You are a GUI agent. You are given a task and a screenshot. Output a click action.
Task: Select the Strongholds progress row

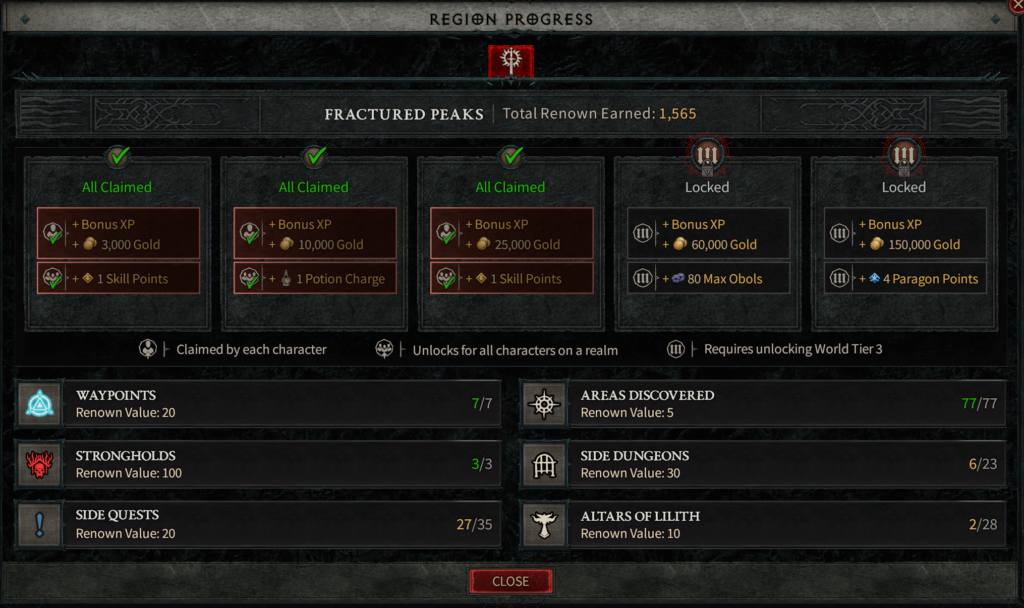[265, 464]
